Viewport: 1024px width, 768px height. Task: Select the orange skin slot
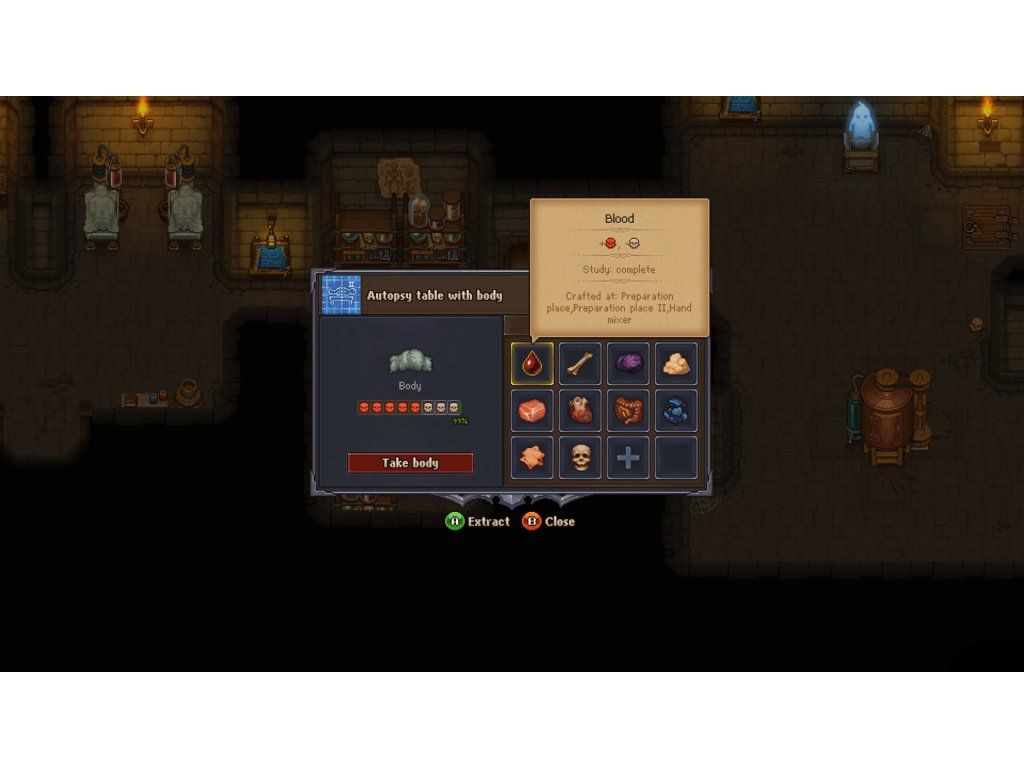532,458
